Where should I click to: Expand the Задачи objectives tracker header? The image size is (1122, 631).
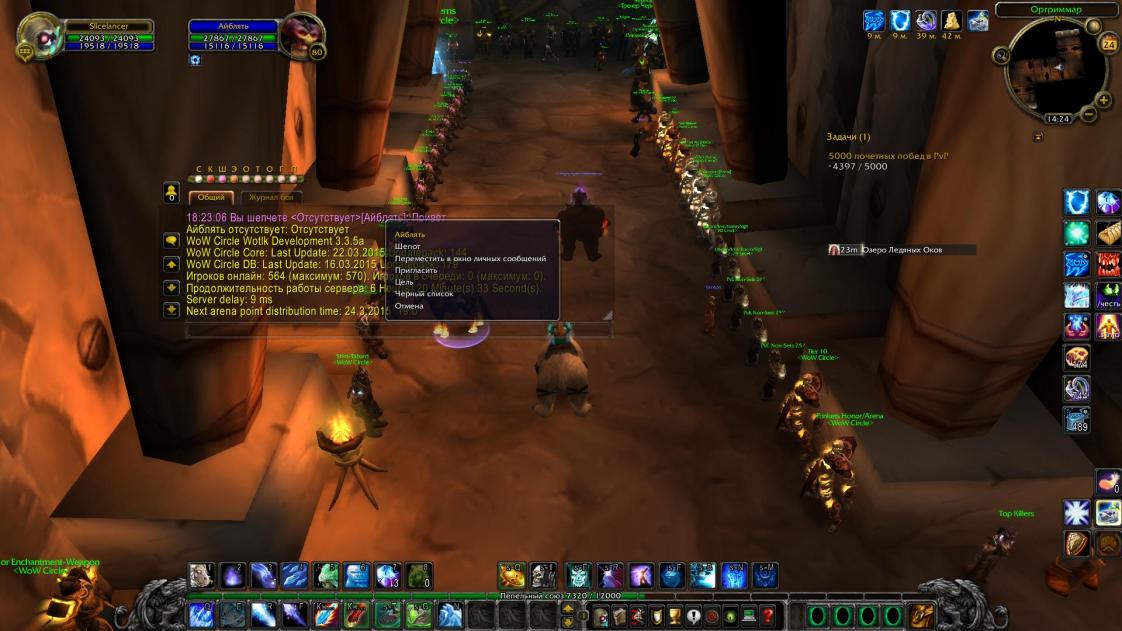pyautogui.click(x=848, y=137)
